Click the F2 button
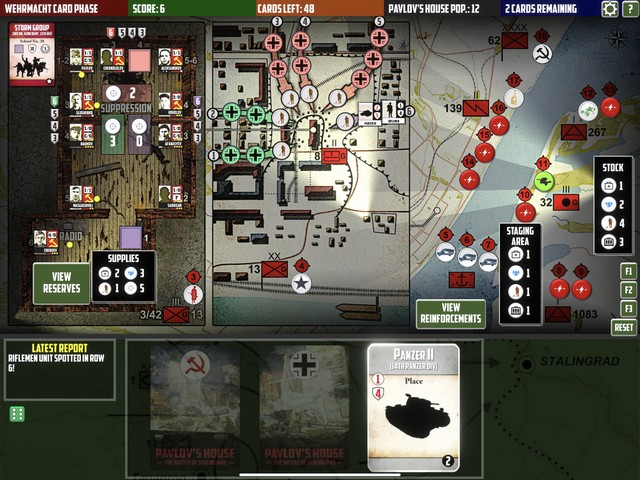640x480 pixels. [x=627, y=290]
